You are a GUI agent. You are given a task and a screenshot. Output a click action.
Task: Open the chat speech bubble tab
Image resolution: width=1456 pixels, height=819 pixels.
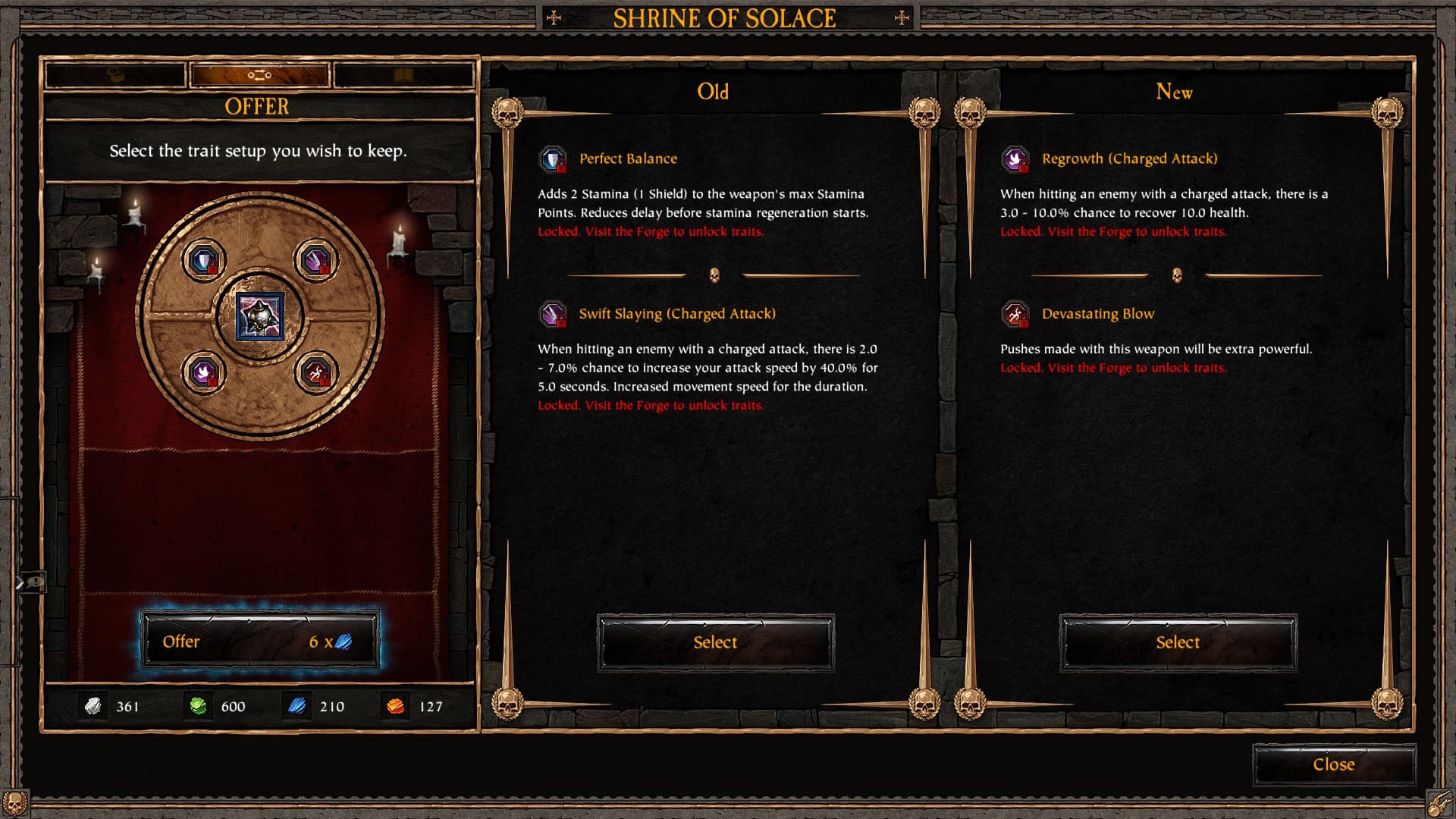coord(32,582)
